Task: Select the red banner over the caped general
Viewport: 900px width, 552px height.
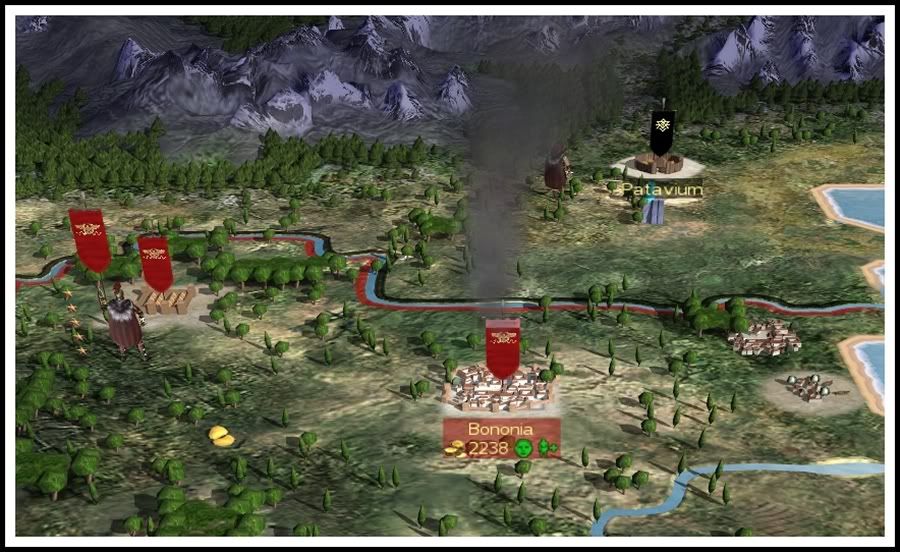Action: [90, 239]
